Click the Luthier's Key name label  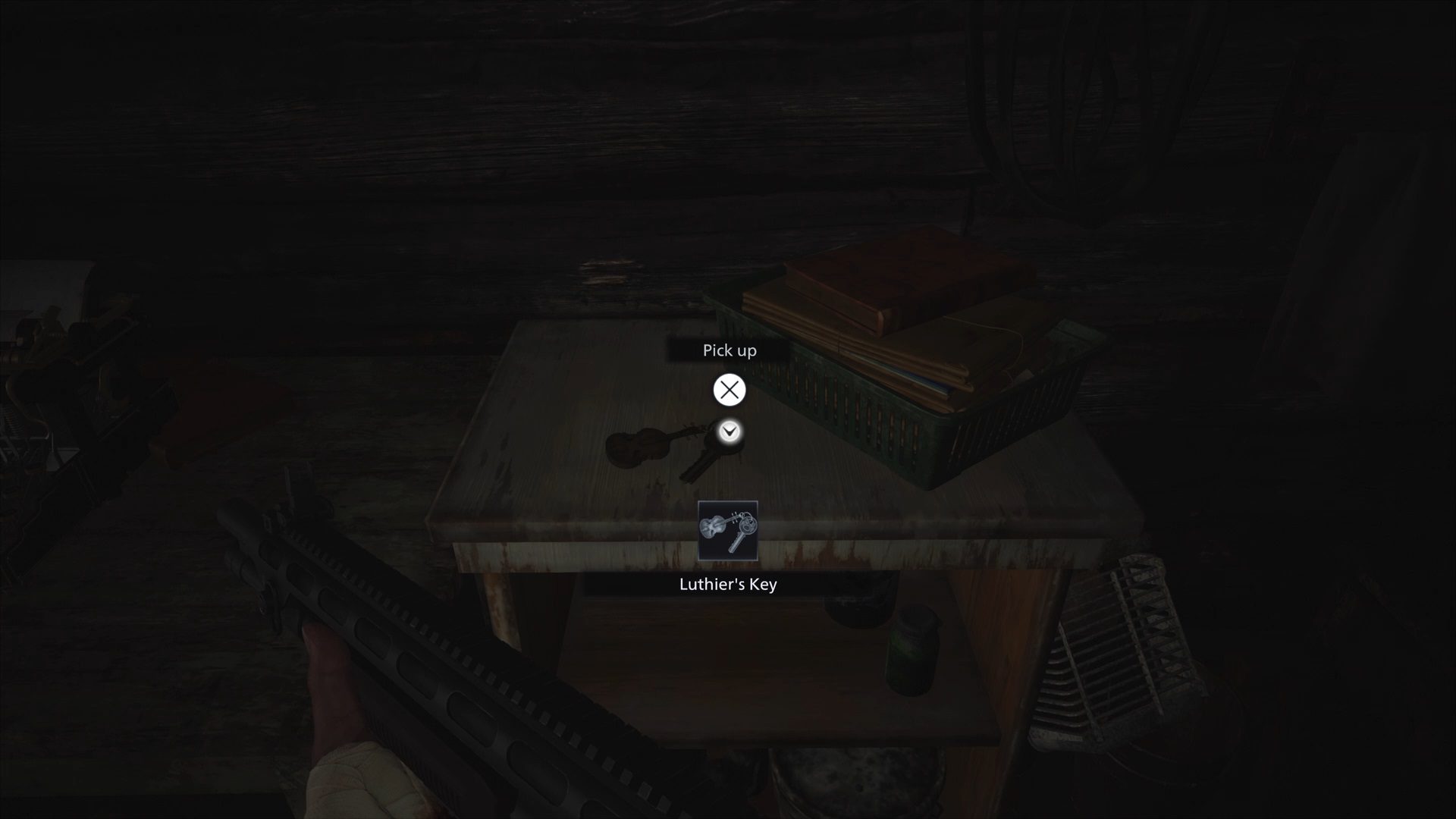[728, 585]
